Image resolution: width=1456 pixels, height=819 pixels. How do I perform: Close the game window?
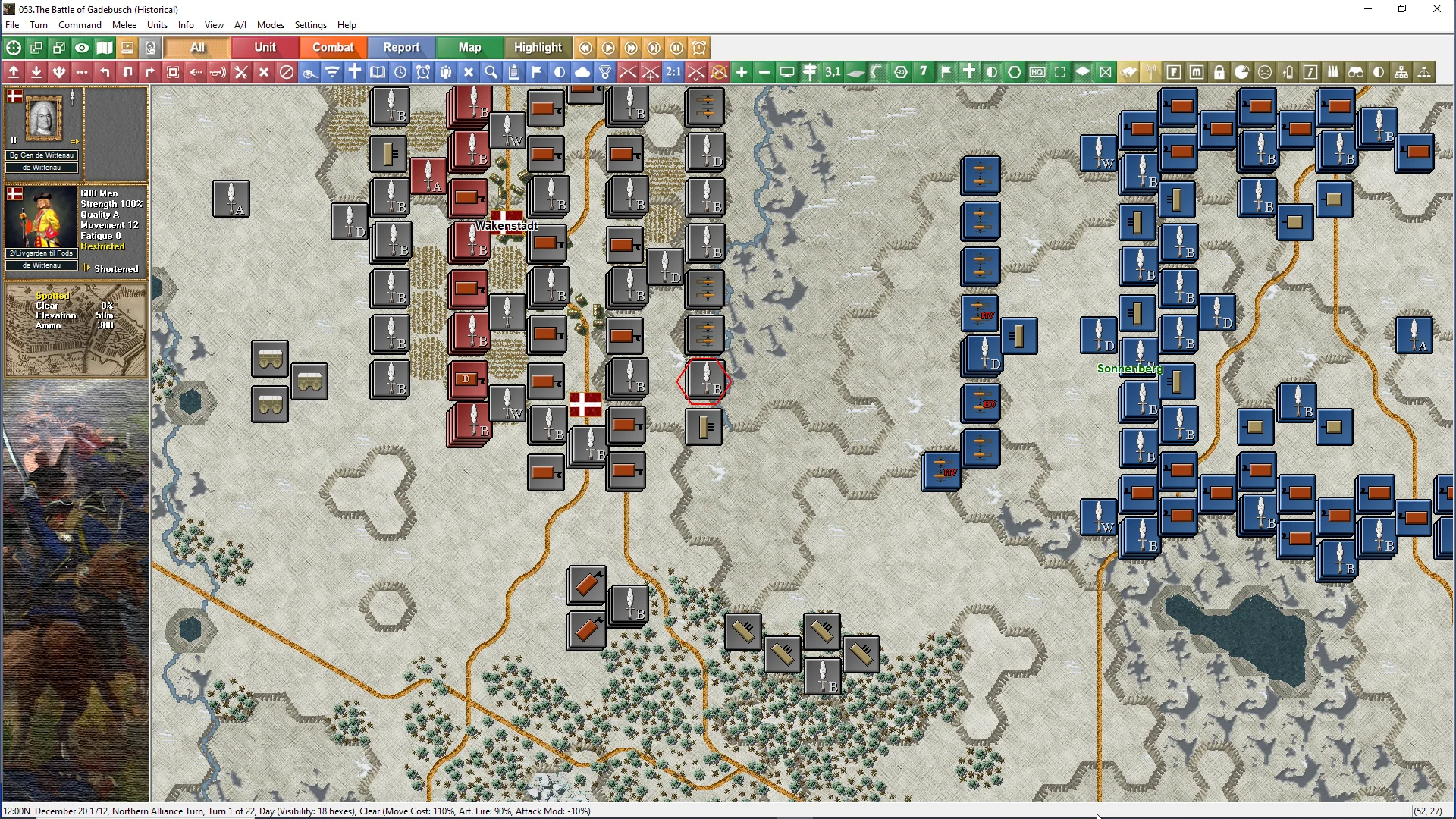click(x=1436, y=9)
